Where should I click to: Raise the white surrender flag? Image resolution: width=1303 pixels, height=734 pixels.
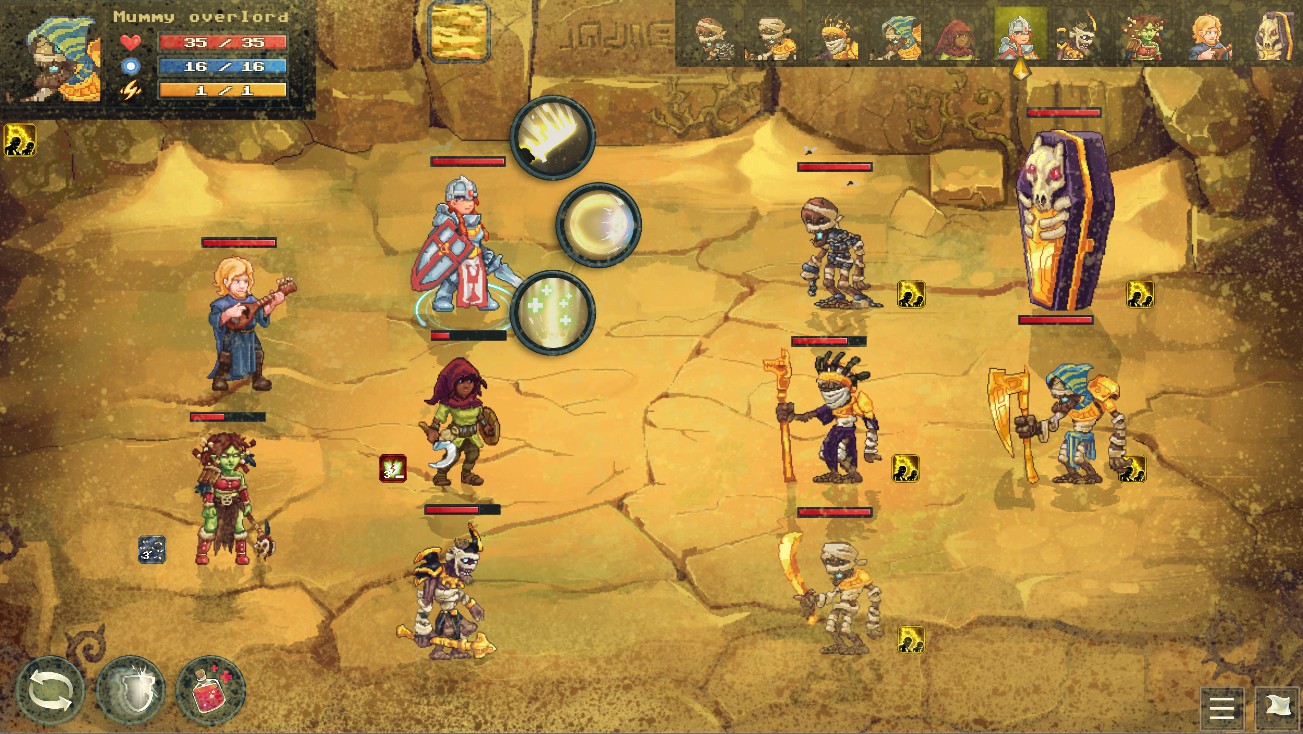tap(1281, 709)
